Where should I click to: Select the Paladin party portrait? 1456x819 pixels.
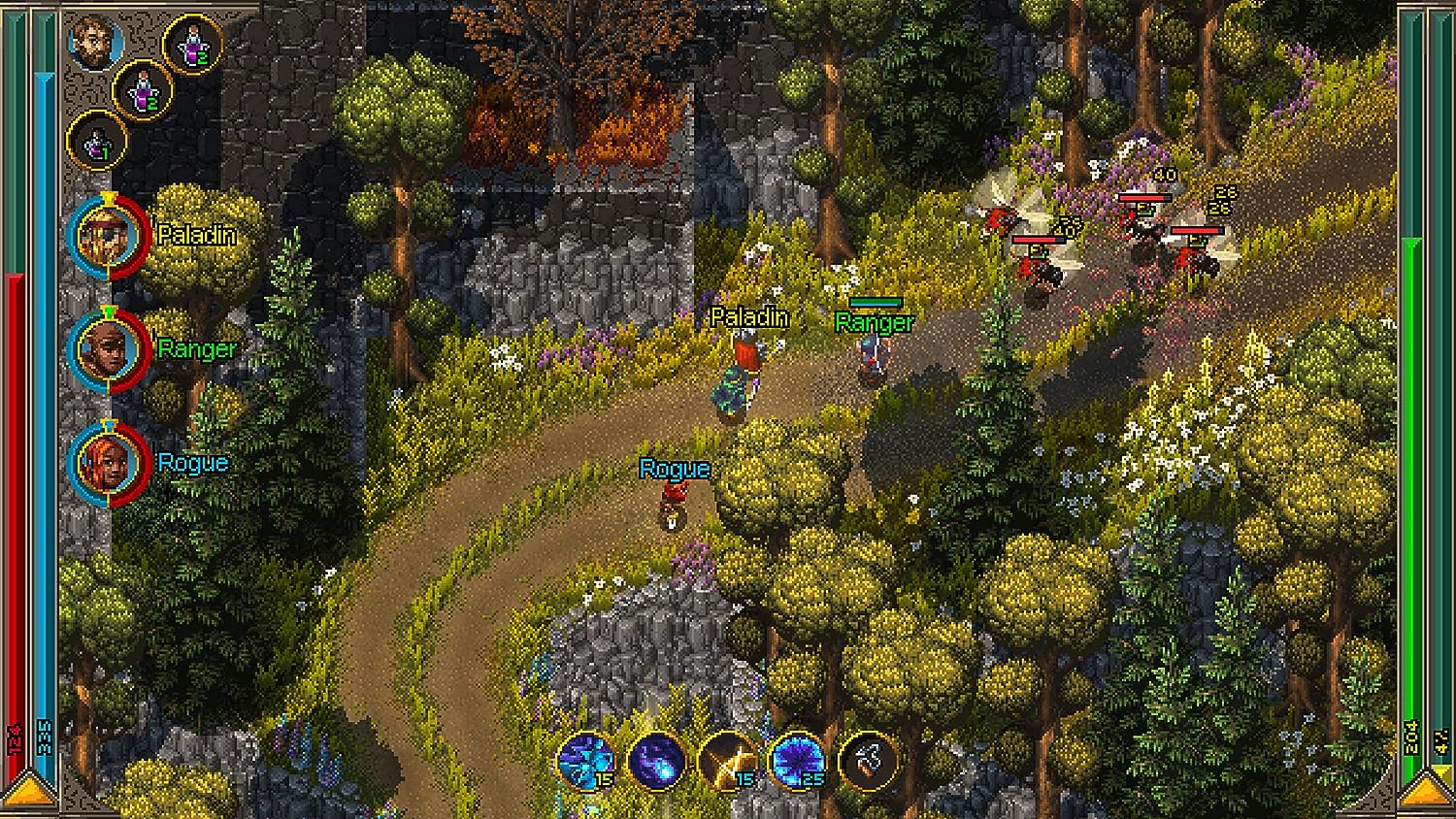(107, 236)
